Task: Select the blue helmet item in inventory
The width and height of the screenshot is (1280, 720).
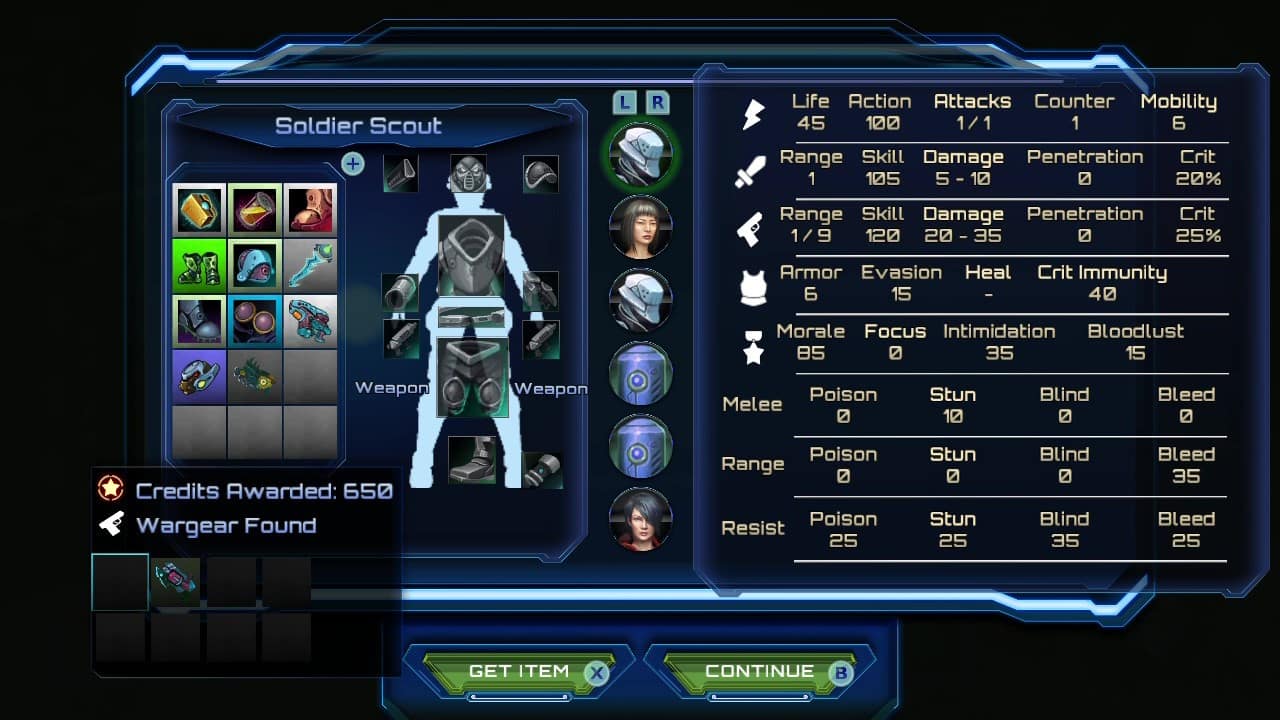Action: tap(253, 265)
